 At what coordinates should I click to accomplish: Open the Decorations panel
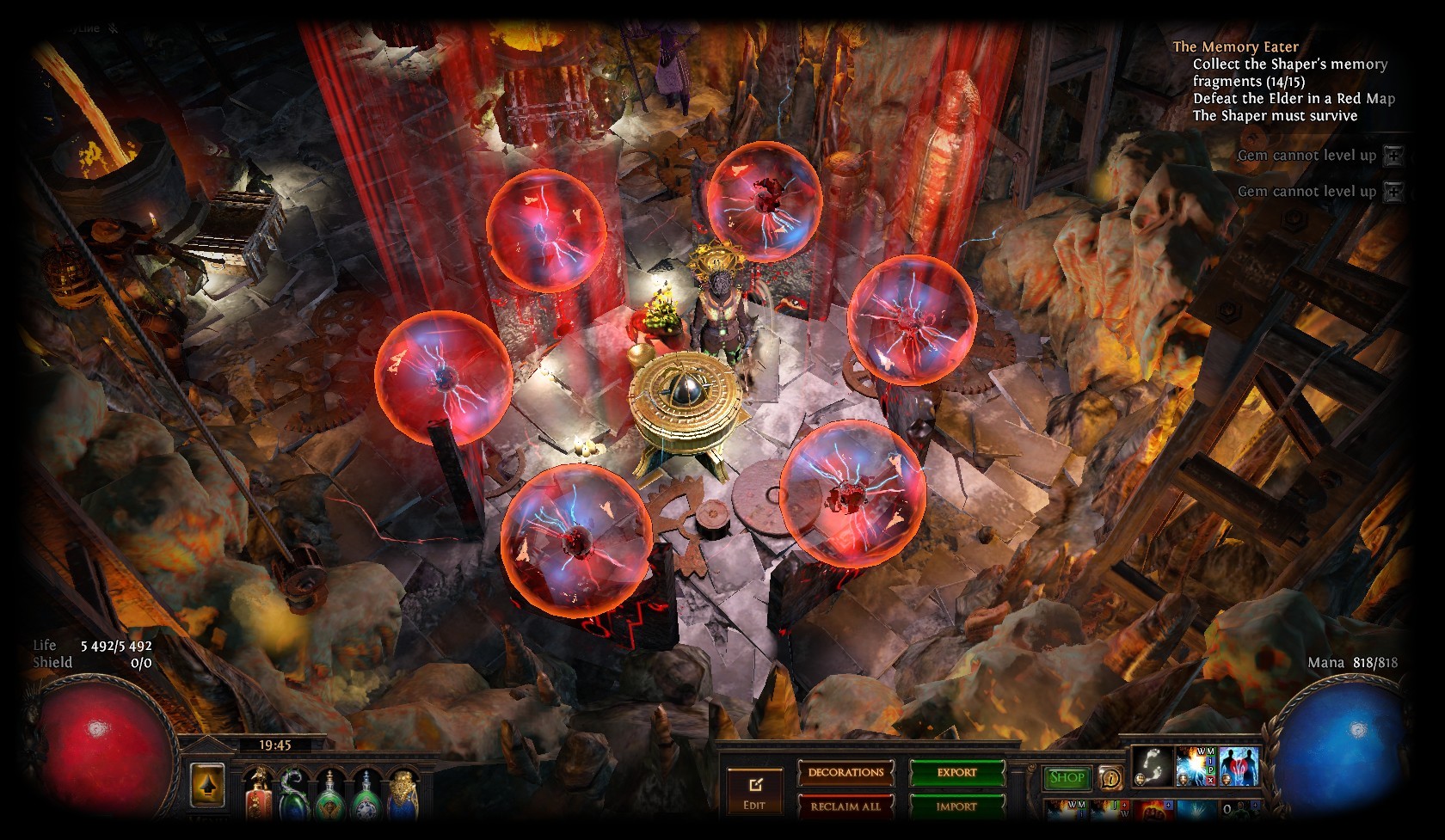pos(845,772)
